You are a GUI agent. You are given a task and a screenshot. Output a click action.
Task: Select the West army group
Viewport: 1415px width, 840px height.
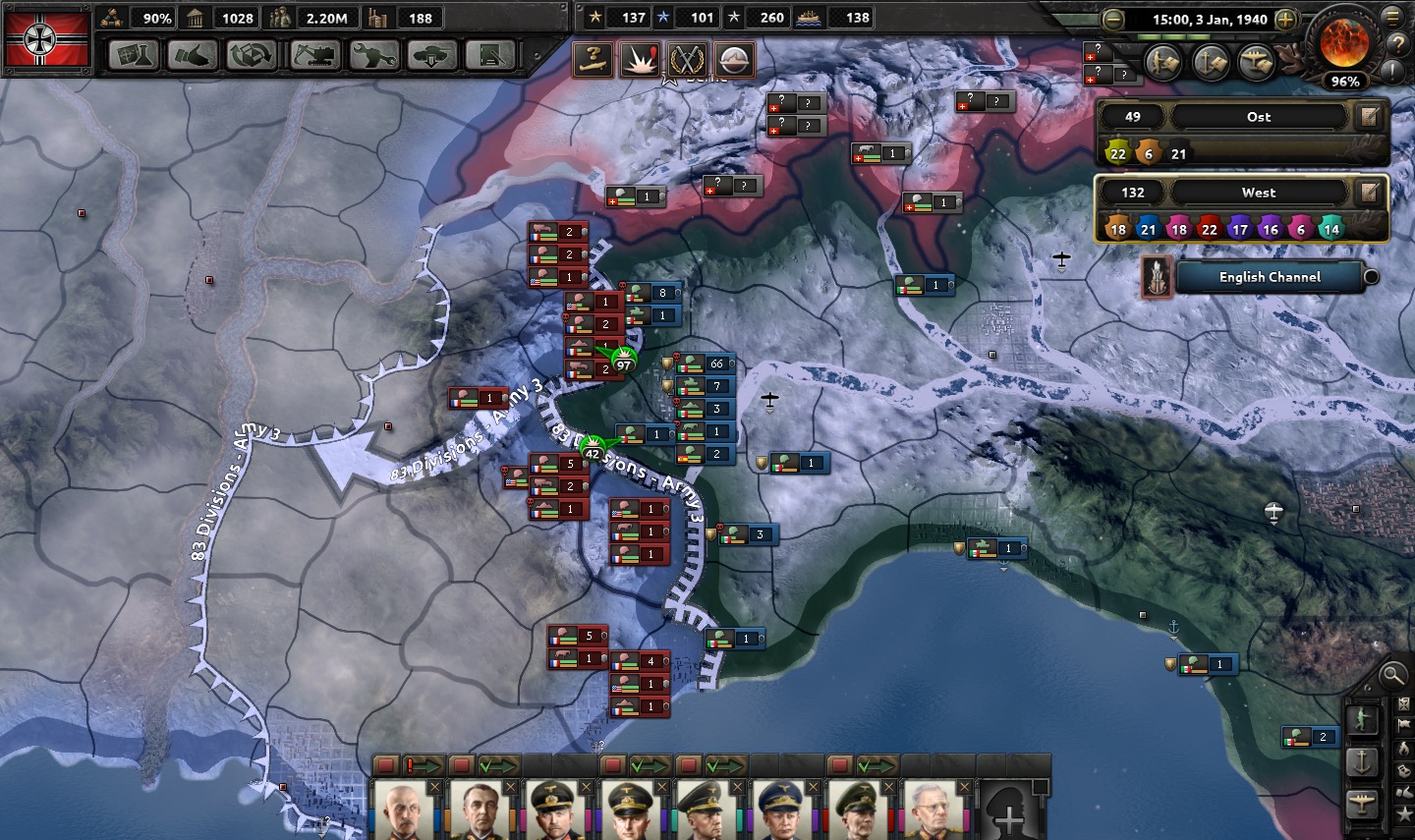(x=1258, y=193)
